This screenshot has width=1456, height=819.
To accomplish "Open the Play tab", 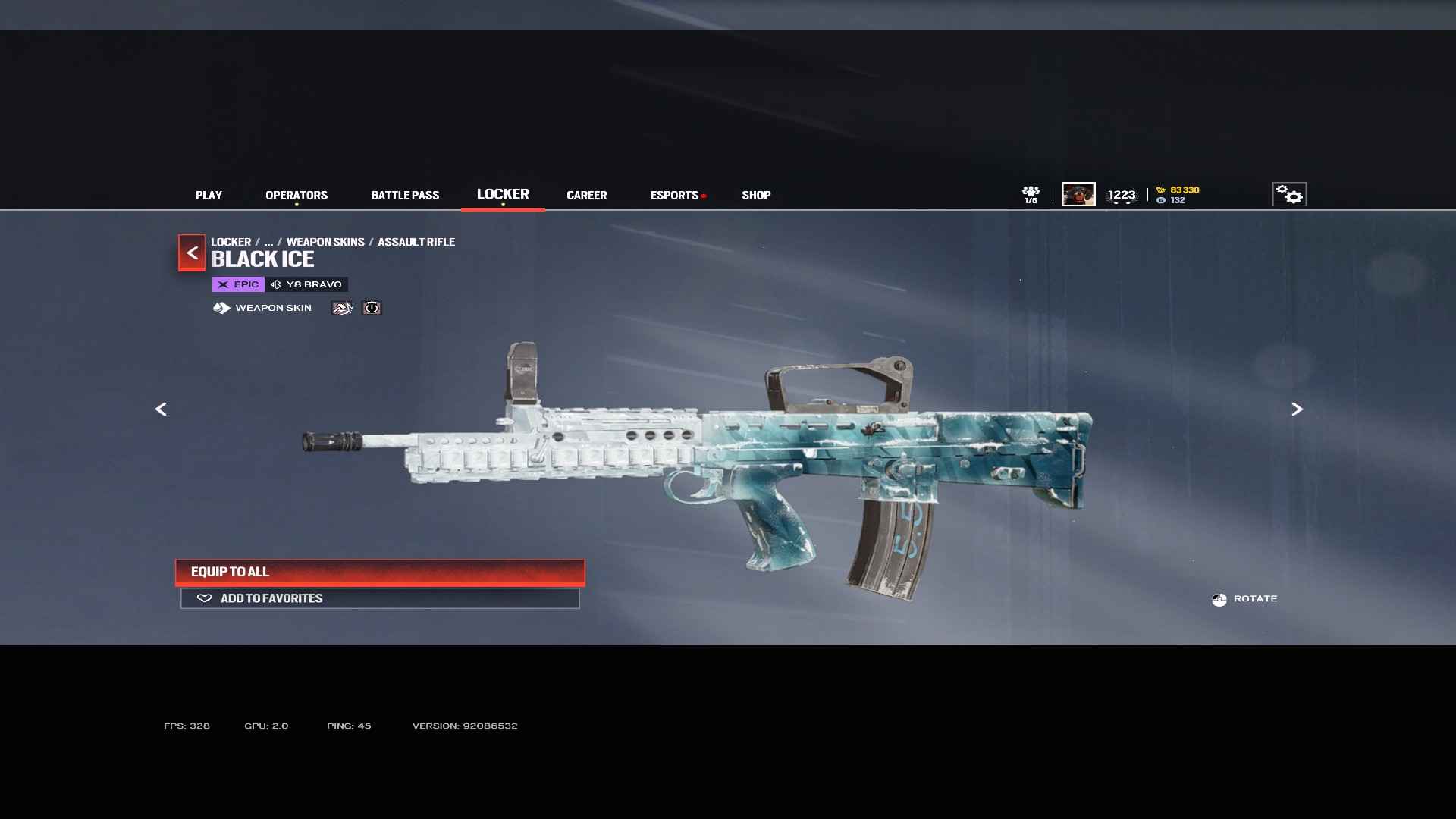I will [x=209, y=195].
